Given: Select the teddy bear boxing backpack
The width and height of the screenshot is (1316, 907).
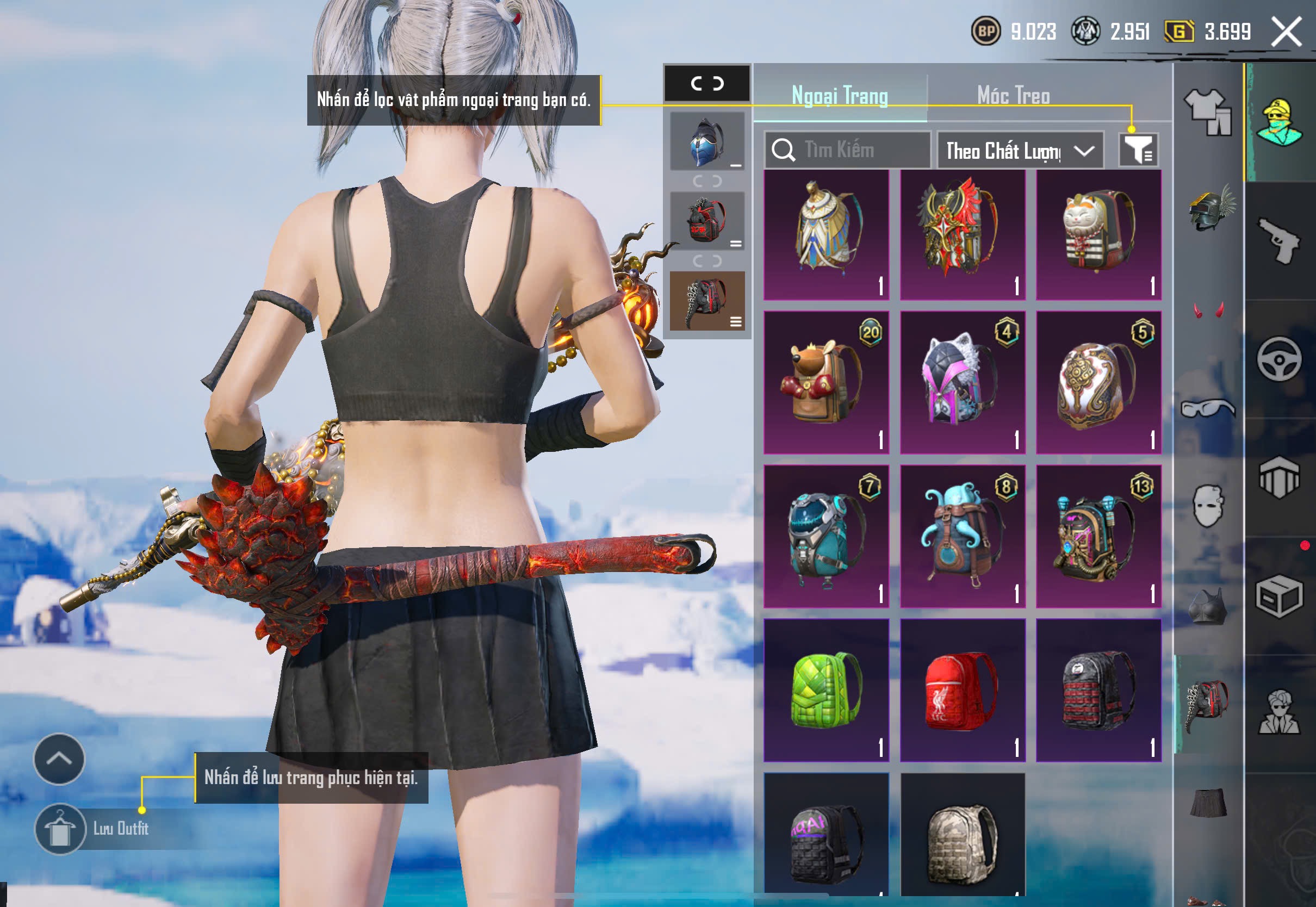Looking at the screenshot, I should (825, 382).
